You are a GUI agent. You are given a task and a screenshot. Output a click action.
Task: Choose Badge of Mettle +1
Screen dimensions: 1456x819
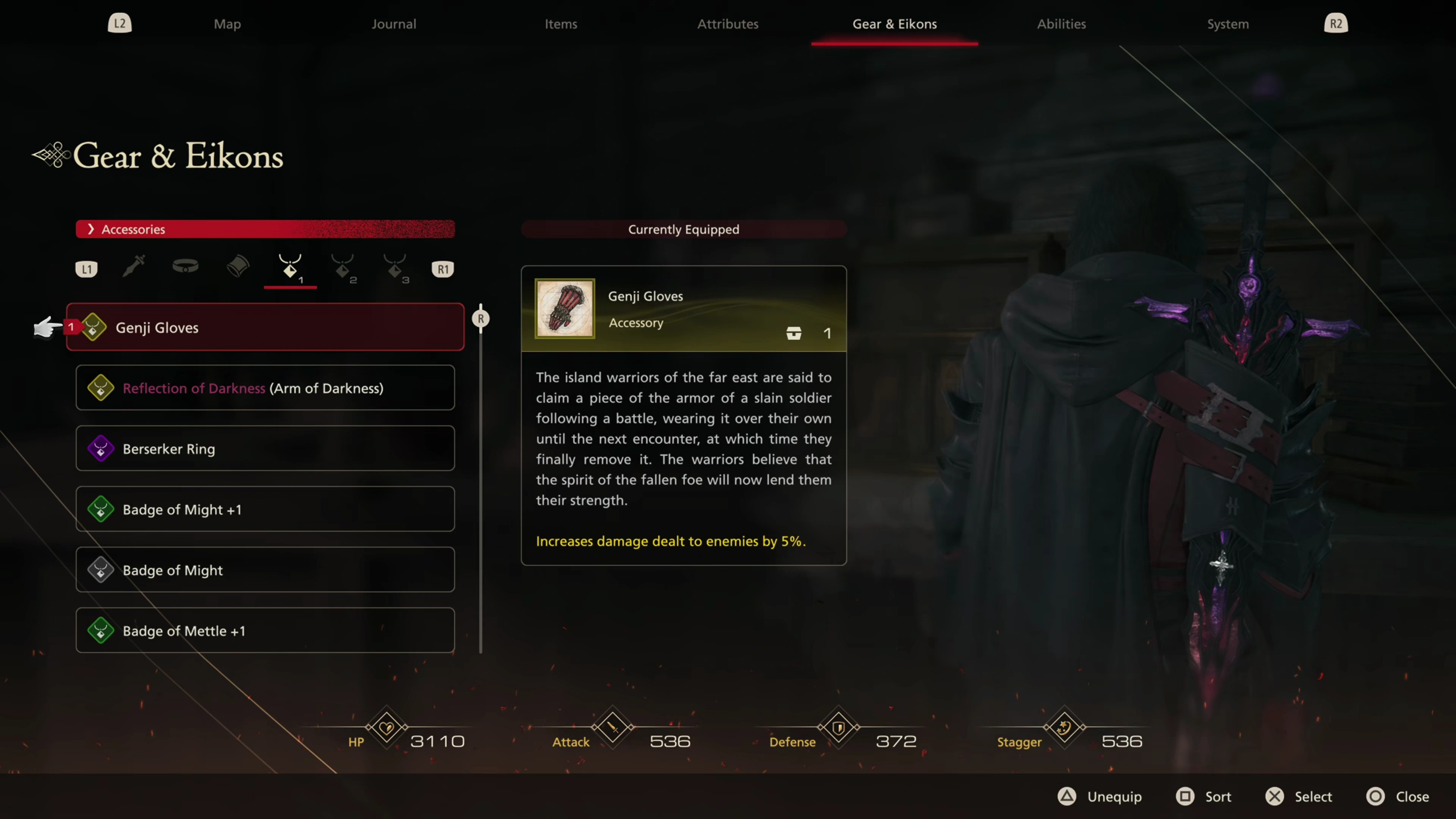coord(265,631)
